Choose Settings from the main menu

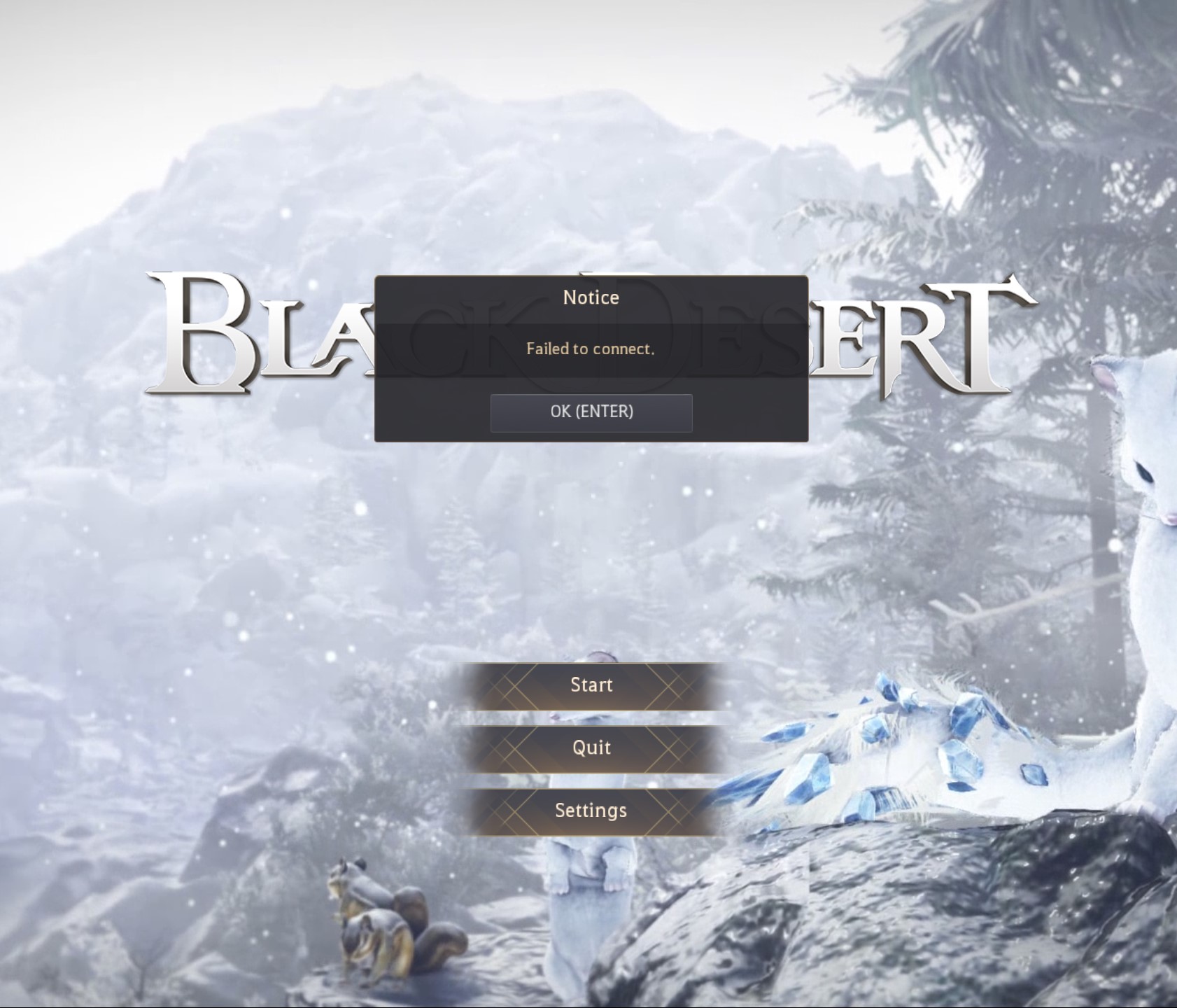click(591, 810)
